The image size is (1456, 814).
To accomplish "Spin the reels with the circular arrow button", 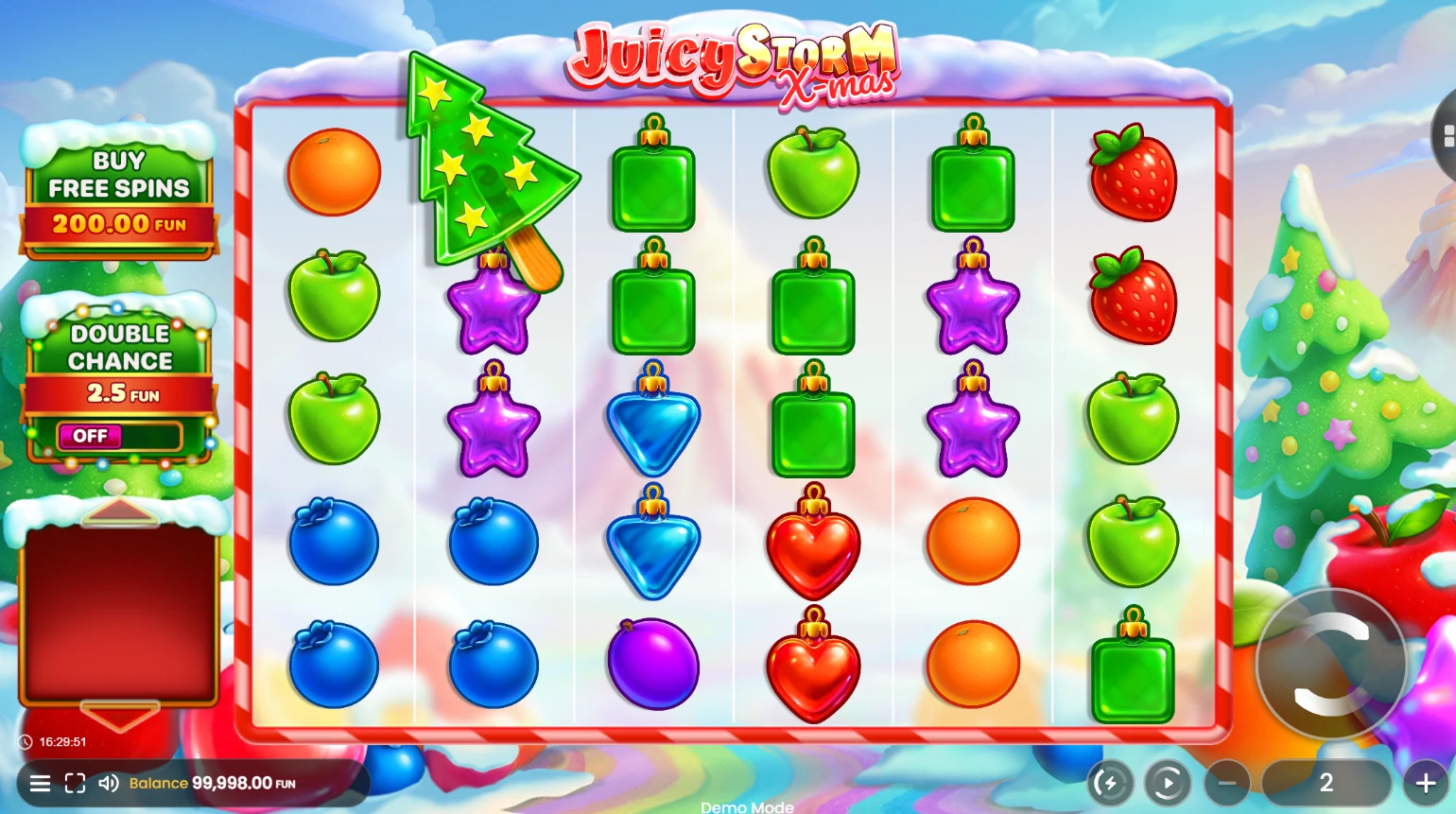I will tap(1331, 665).
